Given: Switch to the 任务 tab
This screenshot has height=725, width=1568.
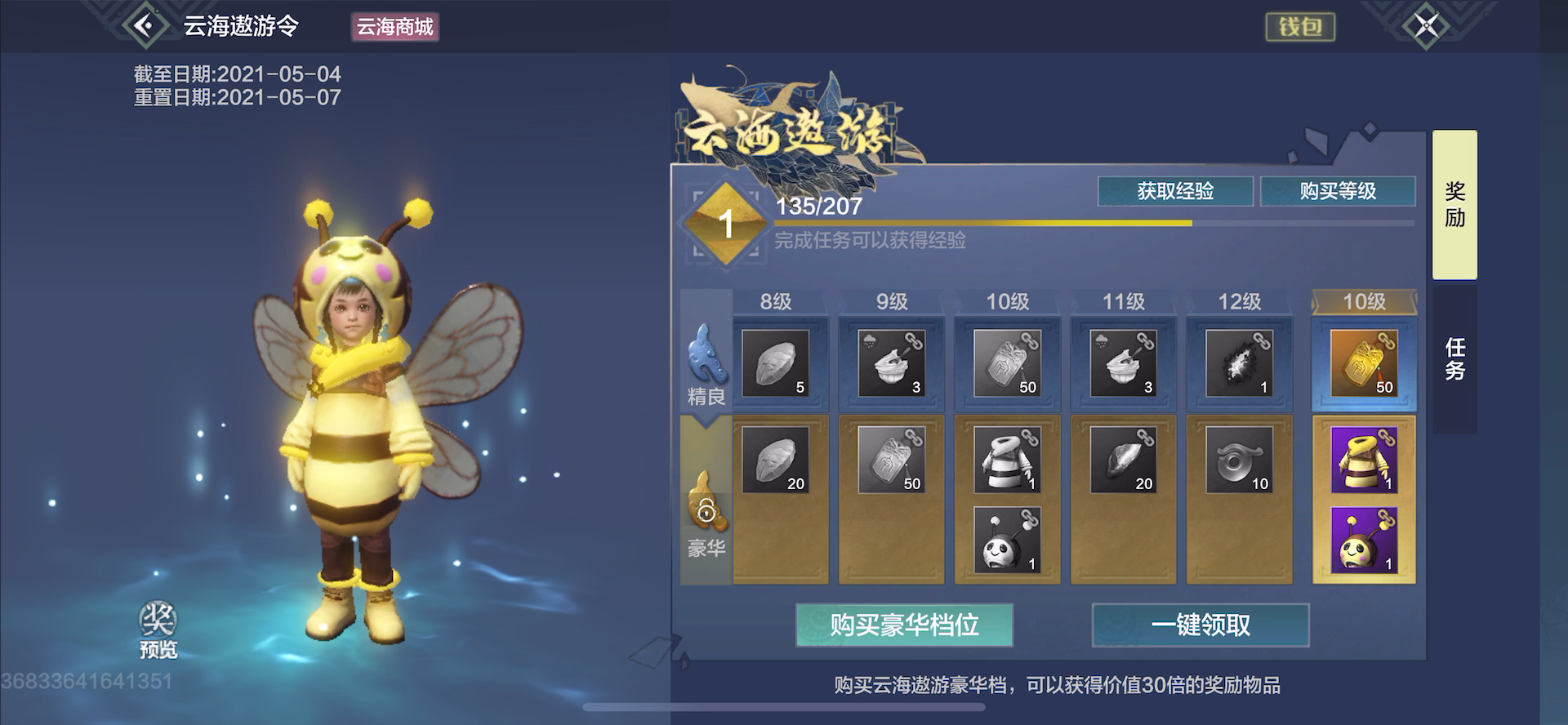Looking at the screenshot, I should click(1454, 359).
